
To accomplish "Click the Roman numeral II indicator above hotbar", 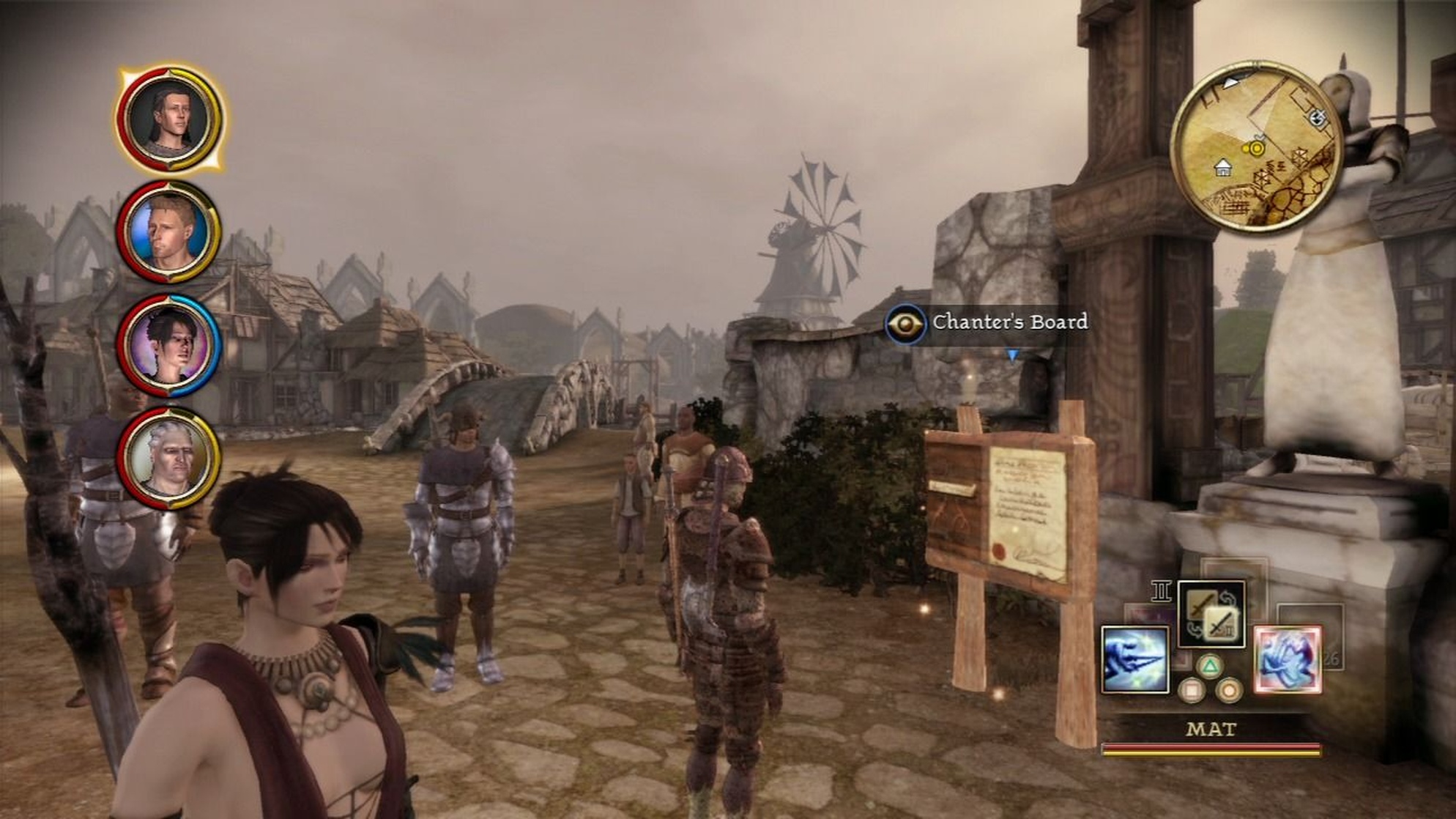I will tap(1161, 590).
